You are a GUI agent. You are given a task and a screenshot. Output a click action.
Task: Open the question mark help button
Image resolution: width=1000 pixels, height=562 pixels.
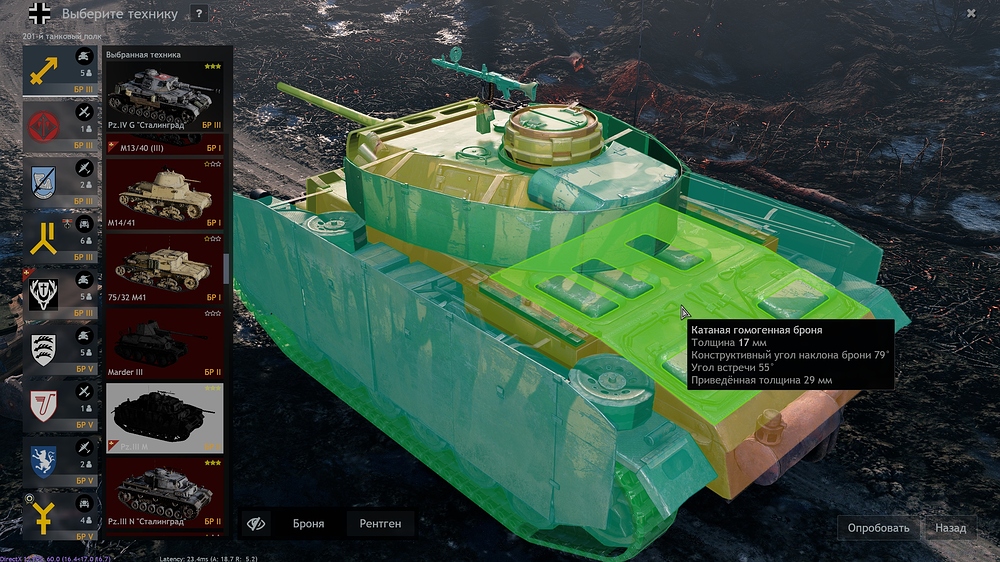[x=199, y=14]
